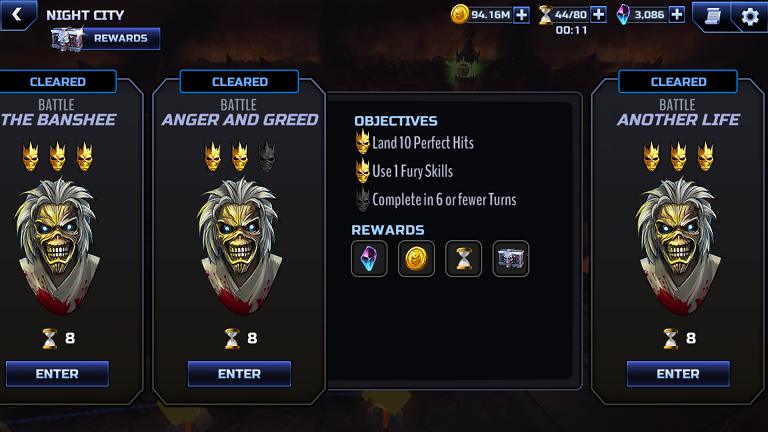Enter the Another Life battle
The width and height of the screenshot is (768, 432).
point(678,374)
